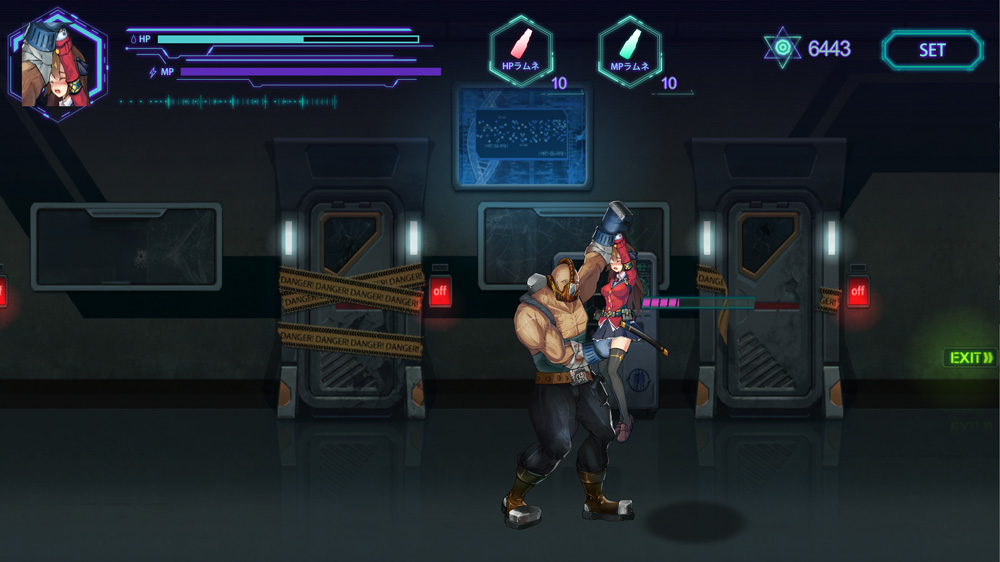The width and height of the screenshot is (1000, 562).
Task: Use the HP Ramune potion
Action: tap(521, 51)
